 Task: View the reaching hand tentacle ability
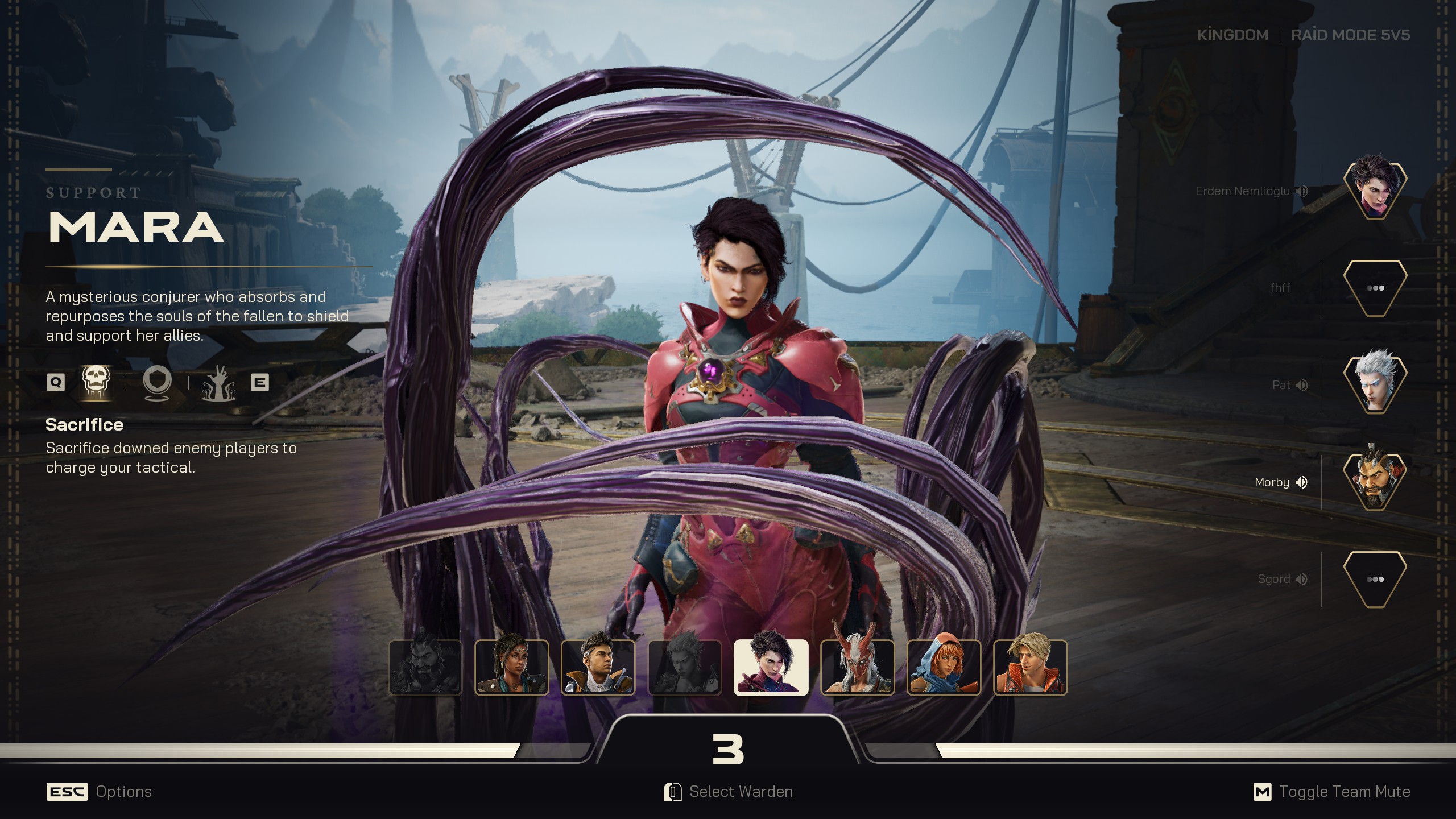point(219,383)
